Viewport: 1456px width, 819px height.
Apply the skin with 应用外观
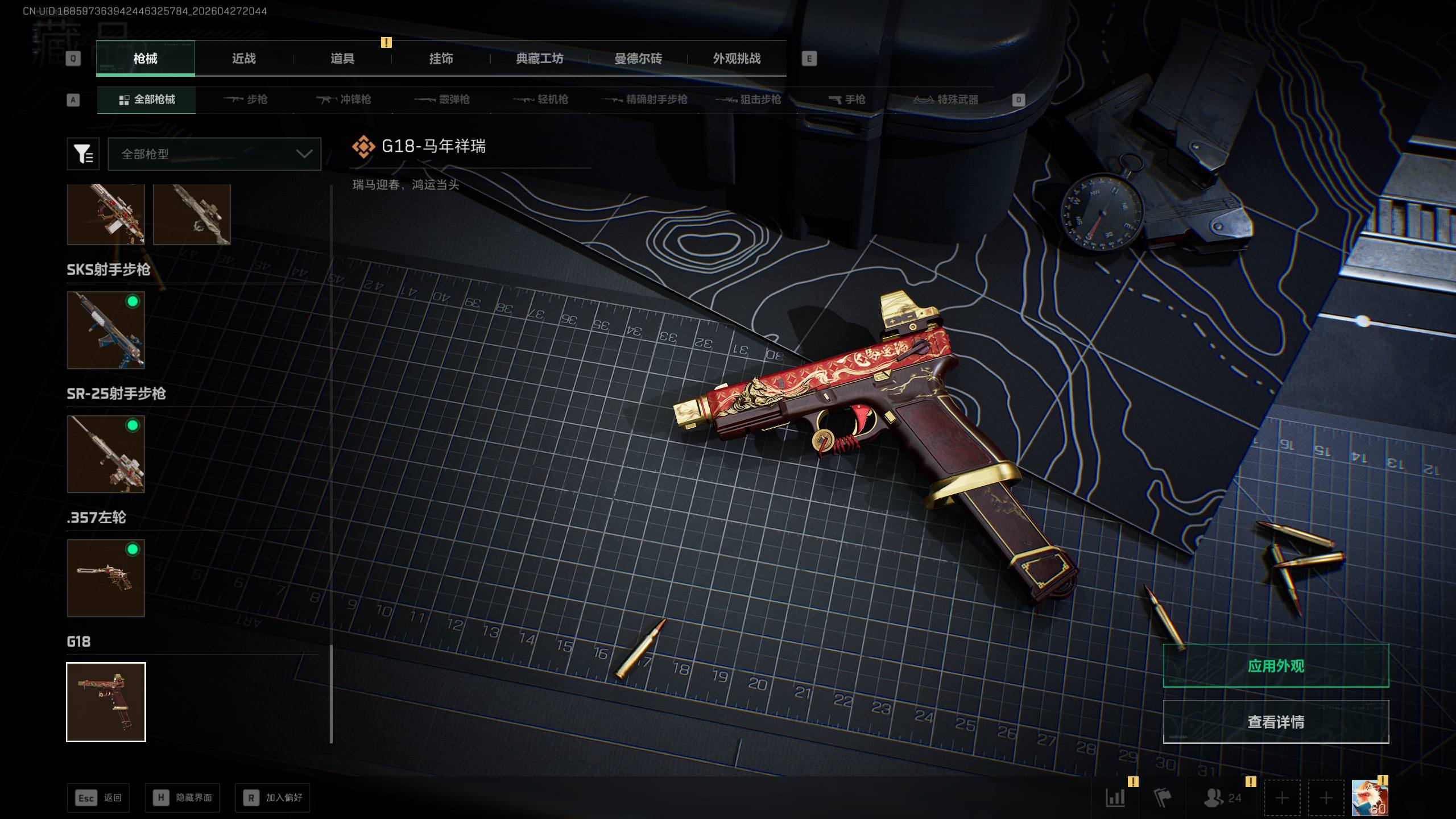pyautogui.click(x=1276, y=666)
